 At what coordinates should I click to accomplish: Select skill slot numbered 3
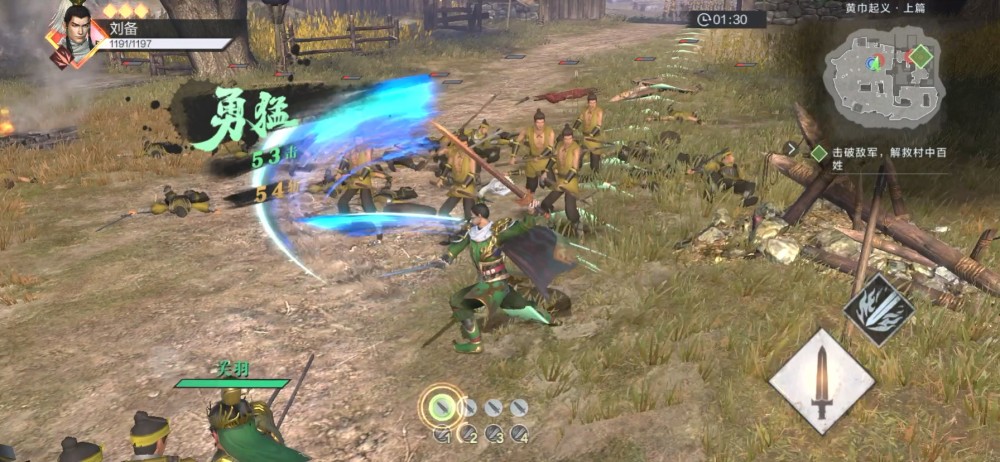[493, 434]
